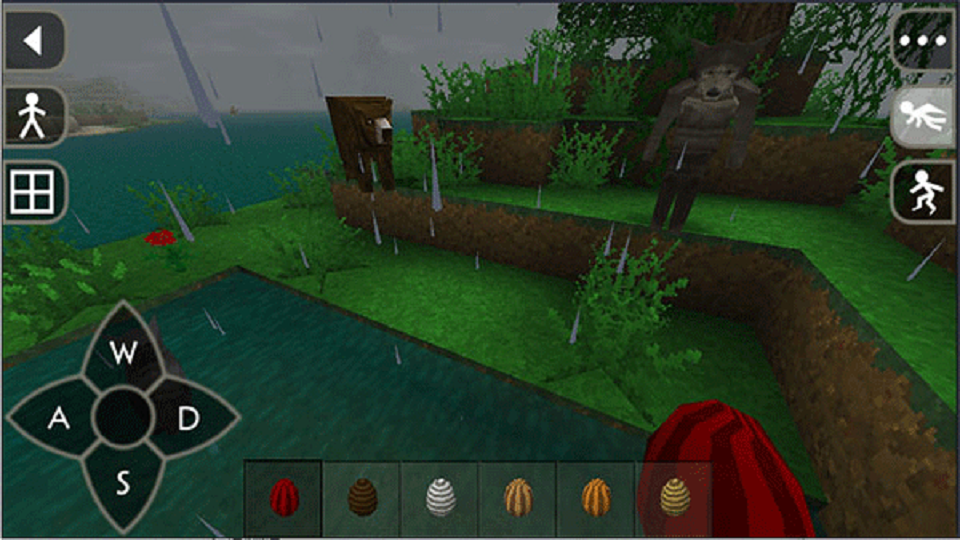Select the dark brown egg slot
Screen dimensions: 960x540
[362, 496]
